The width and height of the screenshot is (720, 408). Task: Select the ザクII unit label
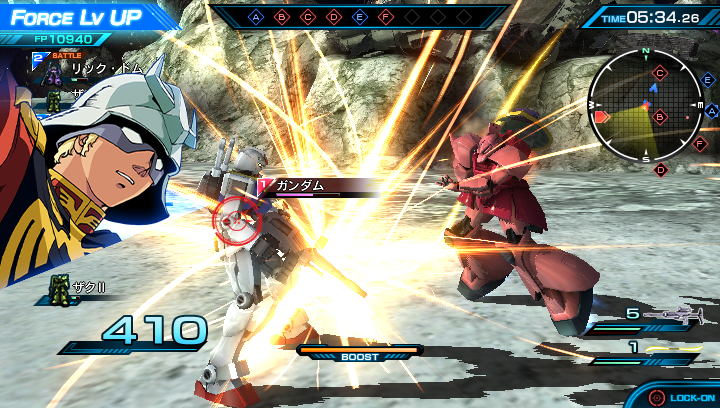[x=83, y=287]
